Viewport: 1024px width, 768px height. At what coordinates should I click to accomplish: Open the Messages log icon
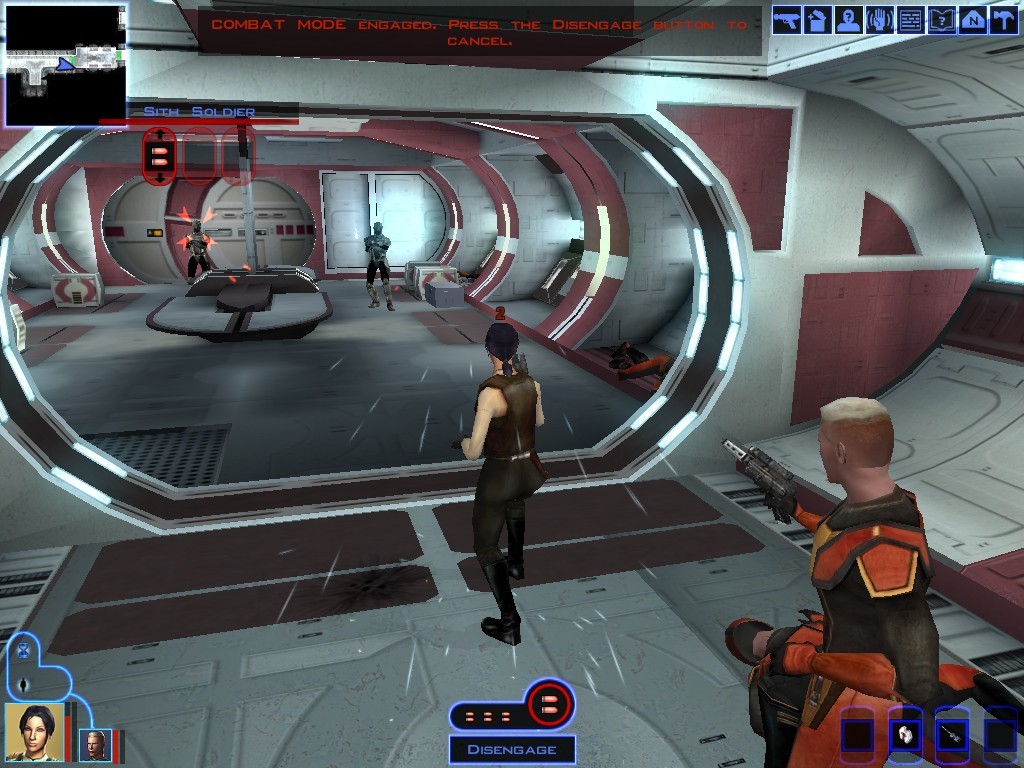(911, 21)
